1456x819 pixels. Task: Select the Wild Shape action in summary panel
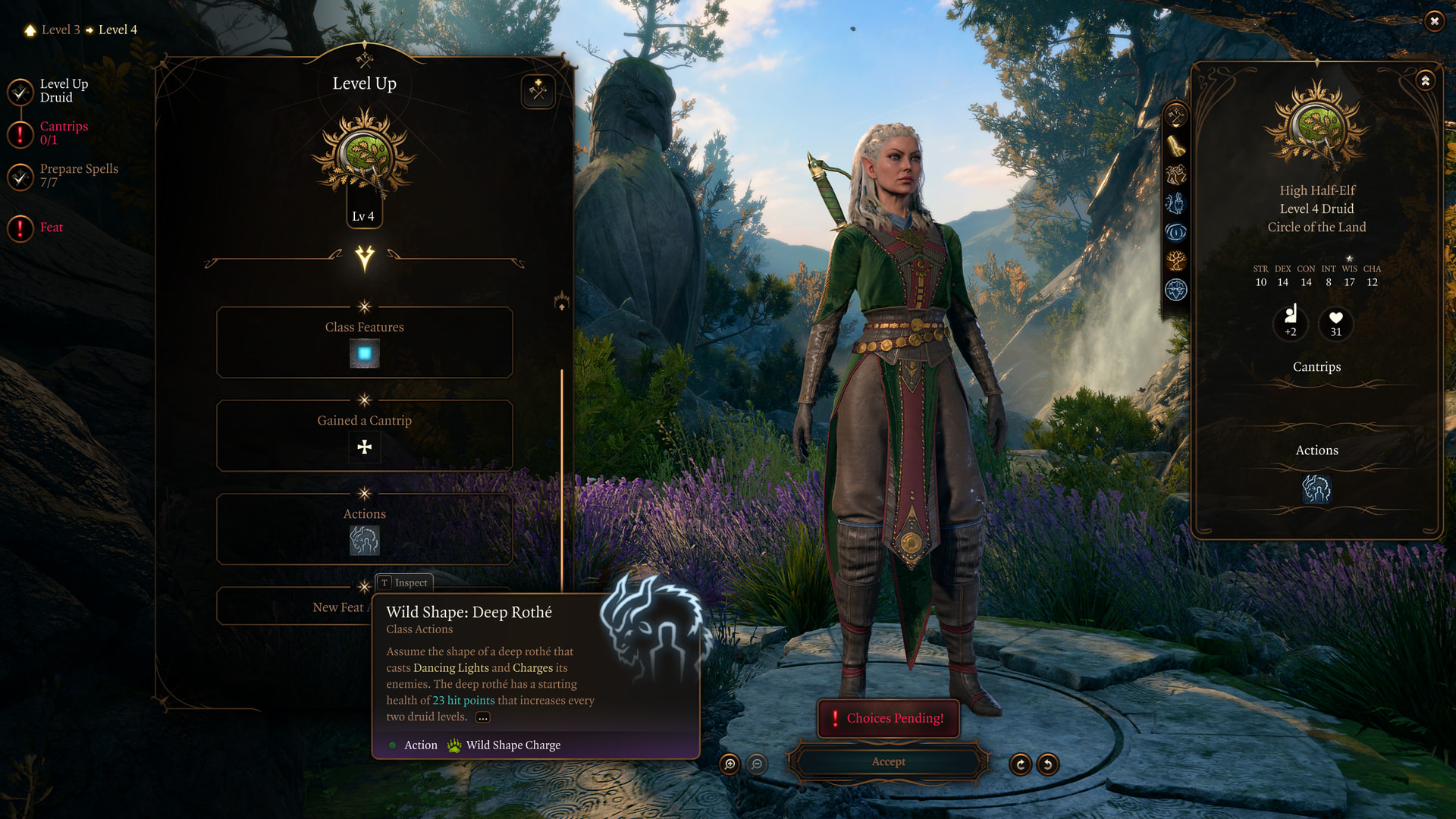click(x=1316, y=489)
